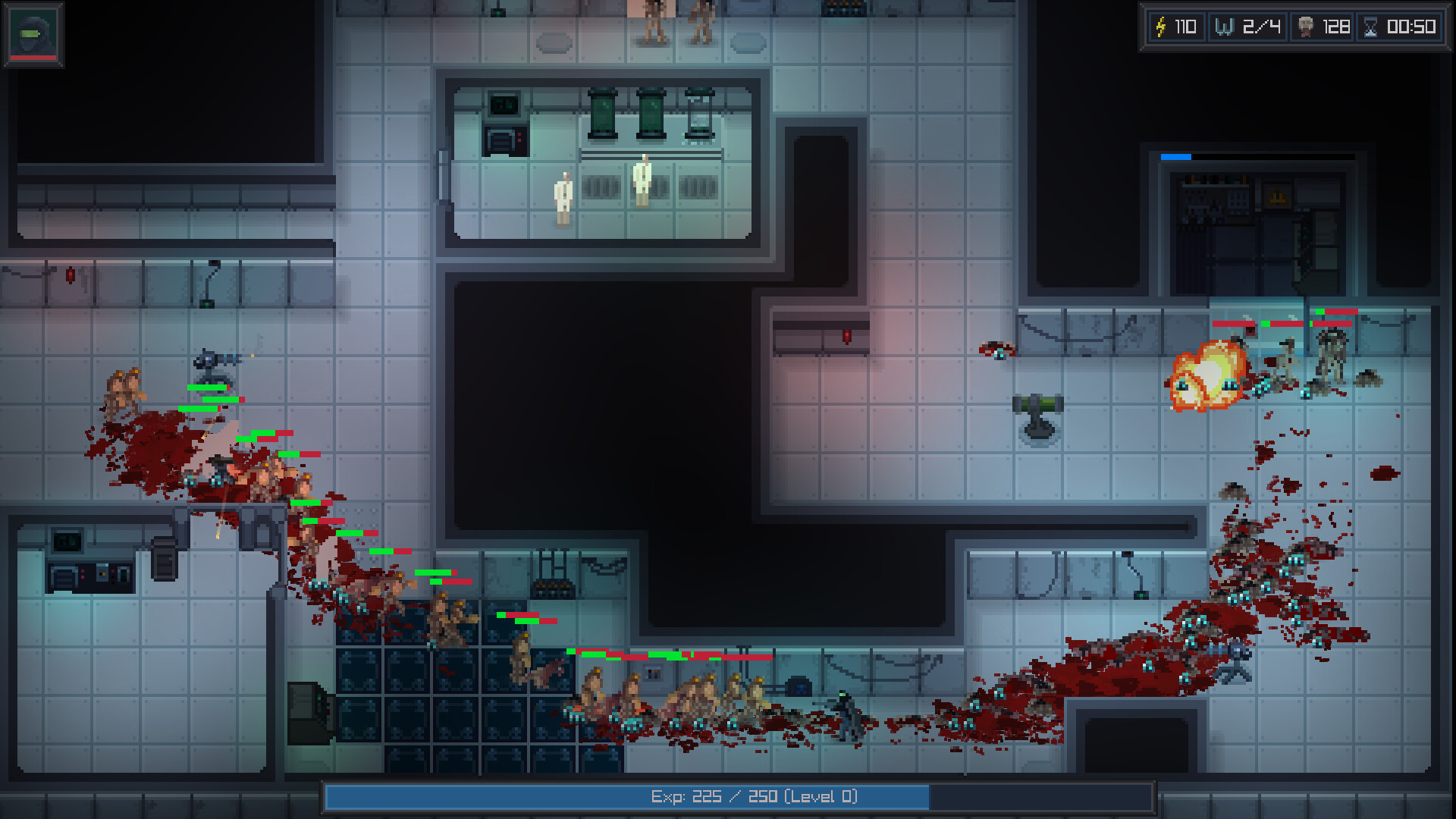Open the player helmet portrait at top left
The width and height of the screenshot is (1456, 819).
pyautogui.click(x=33, y=32)
